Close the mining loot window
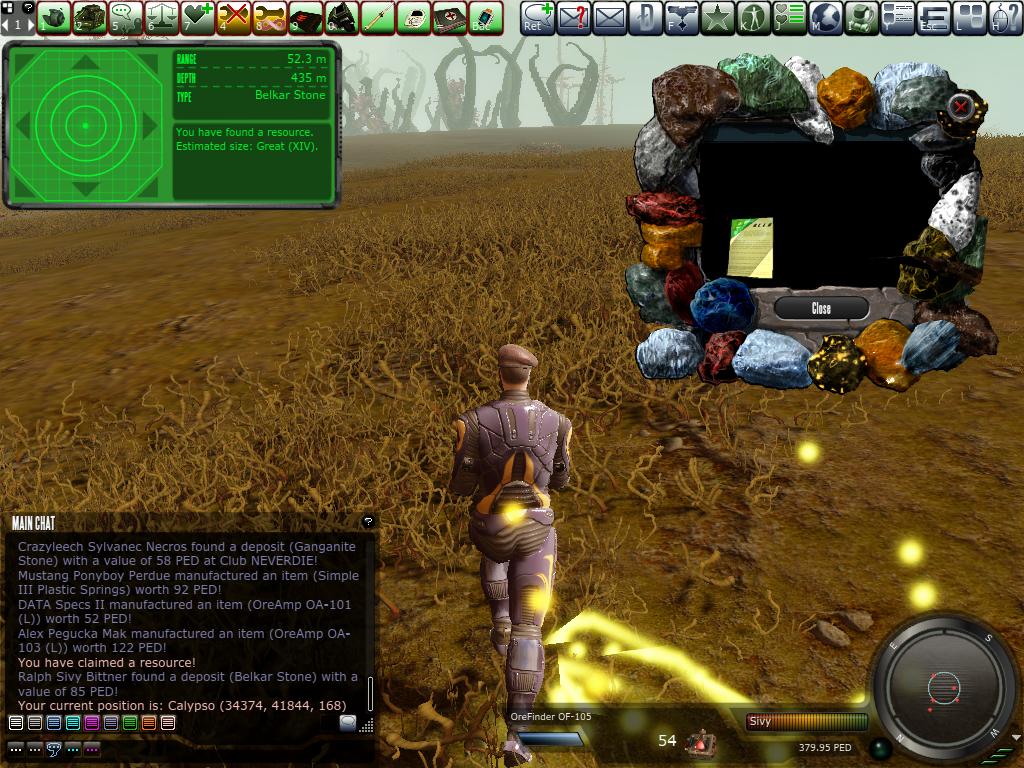 click(821, 308)
